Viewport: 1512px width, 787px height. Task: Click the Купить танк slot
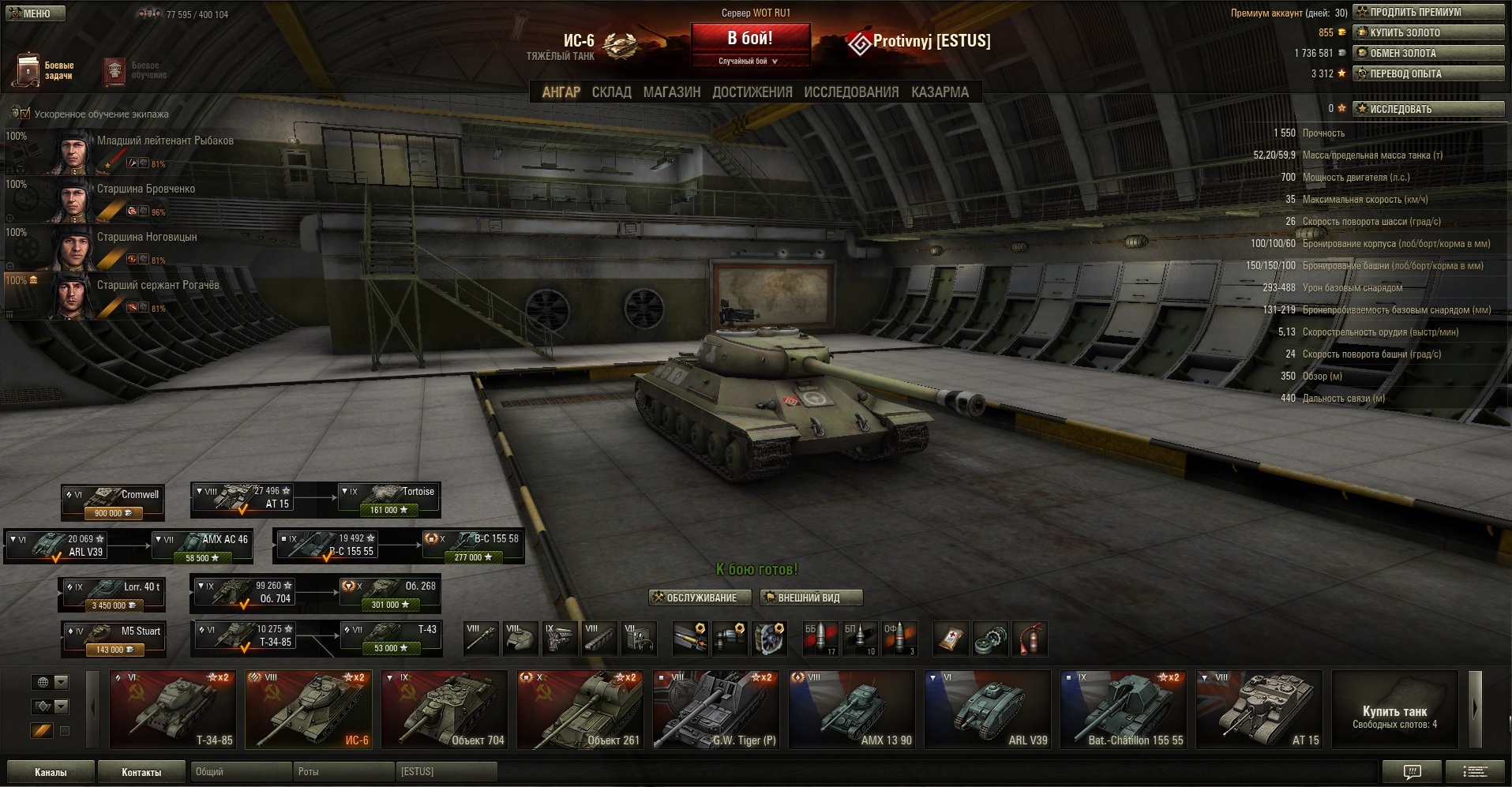[1394, 709]
